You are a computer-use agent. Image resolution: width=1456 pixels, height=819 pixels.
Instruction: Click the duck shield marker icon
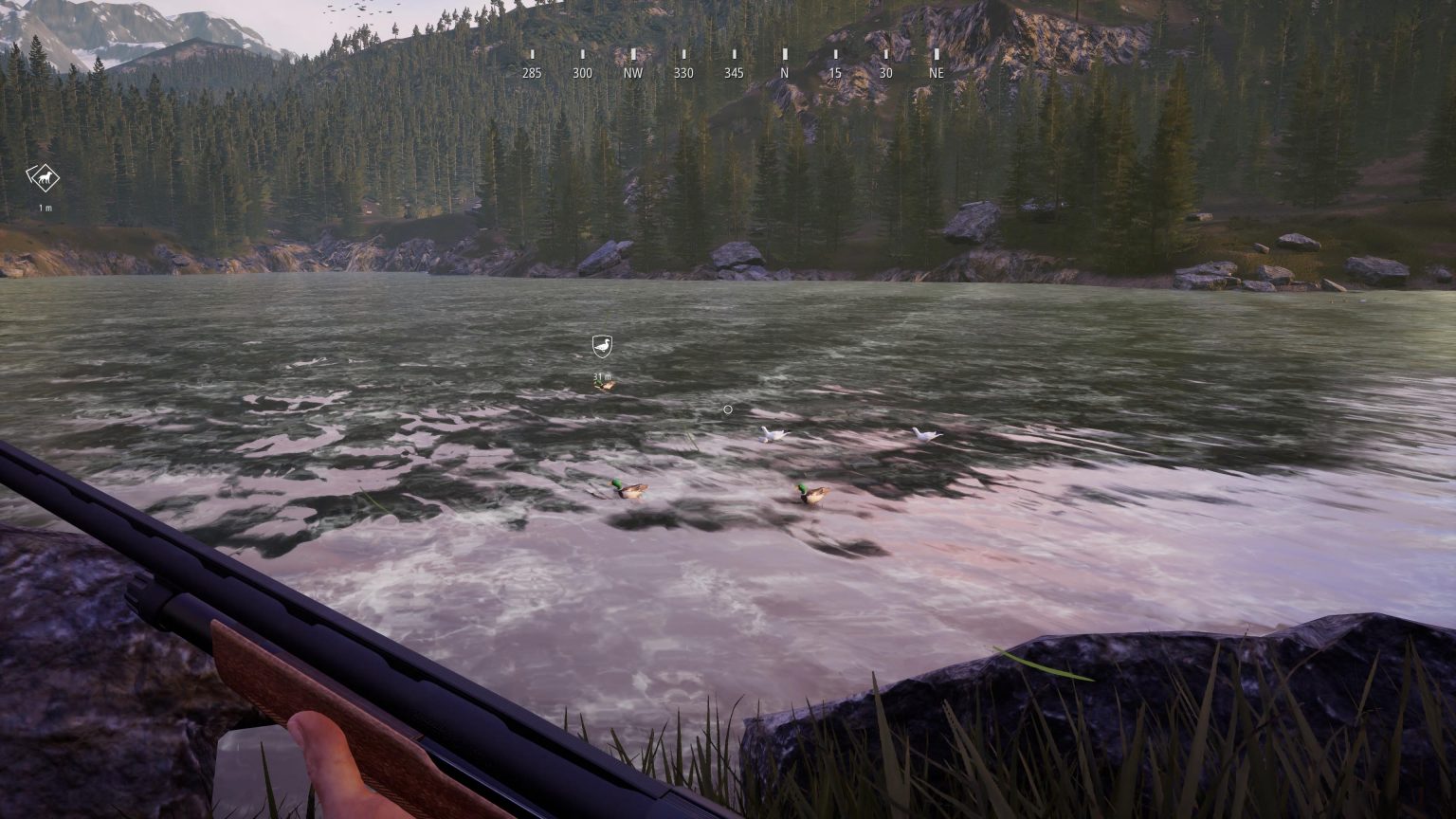[x=602, y=347]
